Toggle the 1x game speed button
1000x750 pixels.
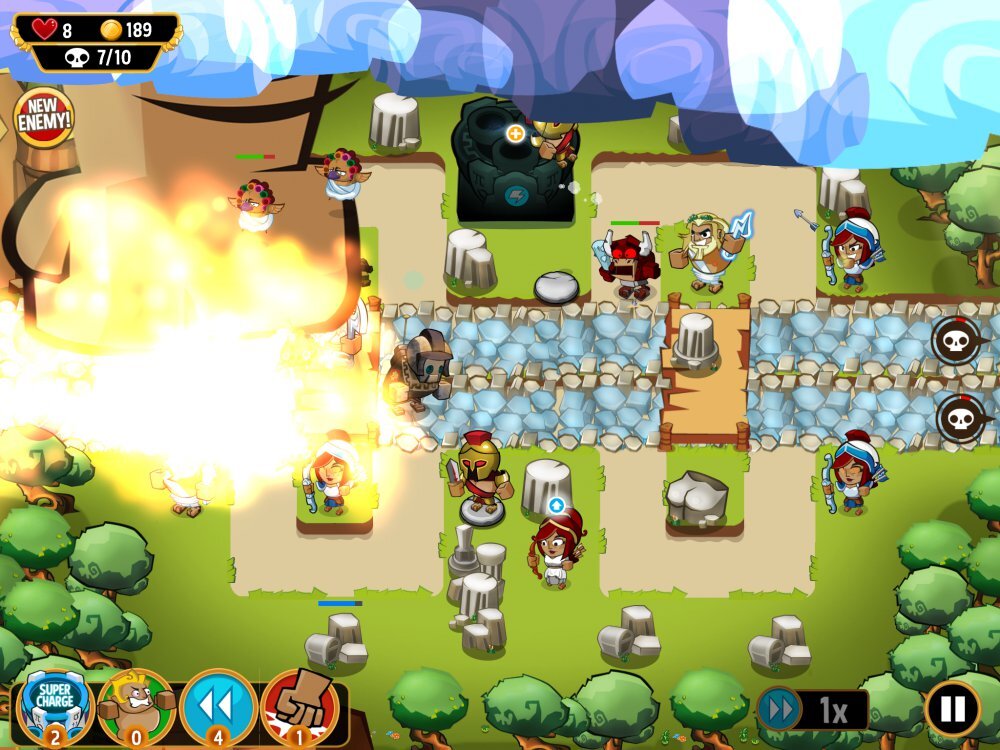(811, 710)
